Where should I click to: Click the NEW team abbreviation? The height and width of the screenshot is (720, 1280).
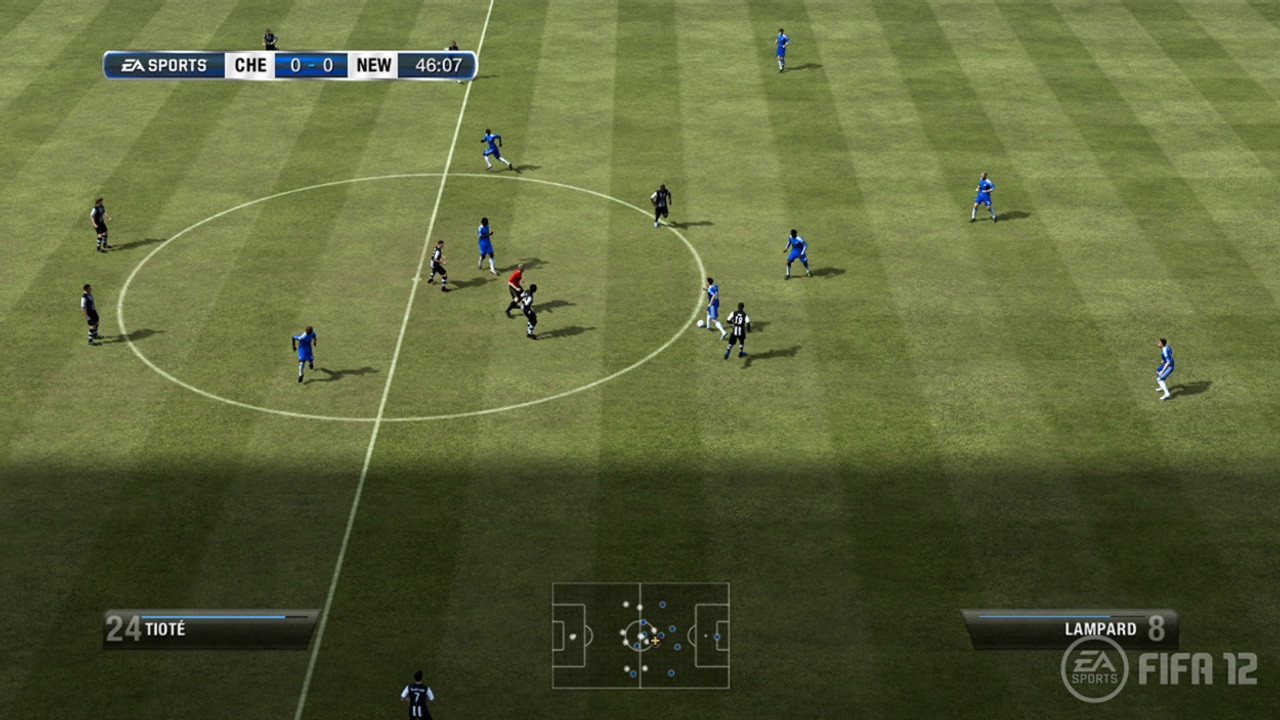coord(372,64)
